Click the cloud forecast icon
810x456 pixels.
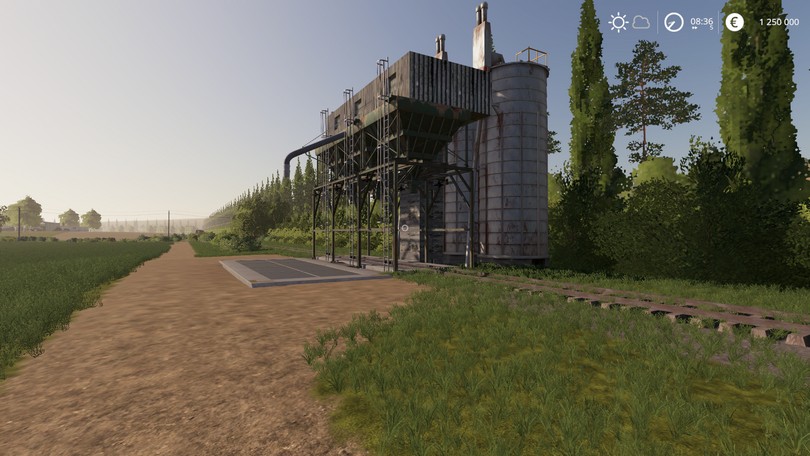(641, 22)
